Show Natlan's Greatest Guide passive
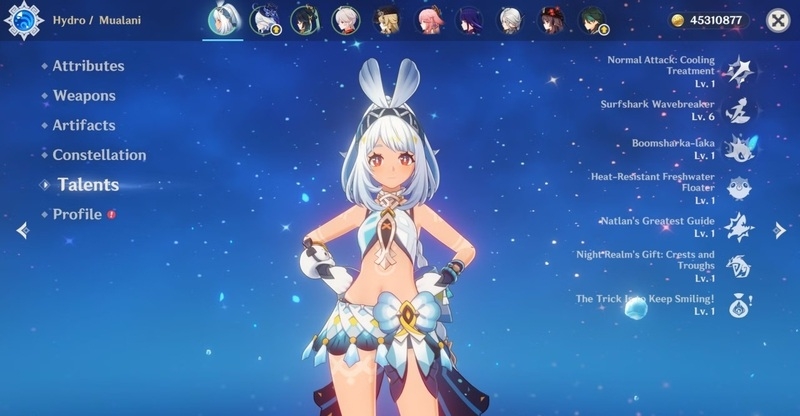The image size is (800, 416). pyautogui.click(x=739, y=225)
